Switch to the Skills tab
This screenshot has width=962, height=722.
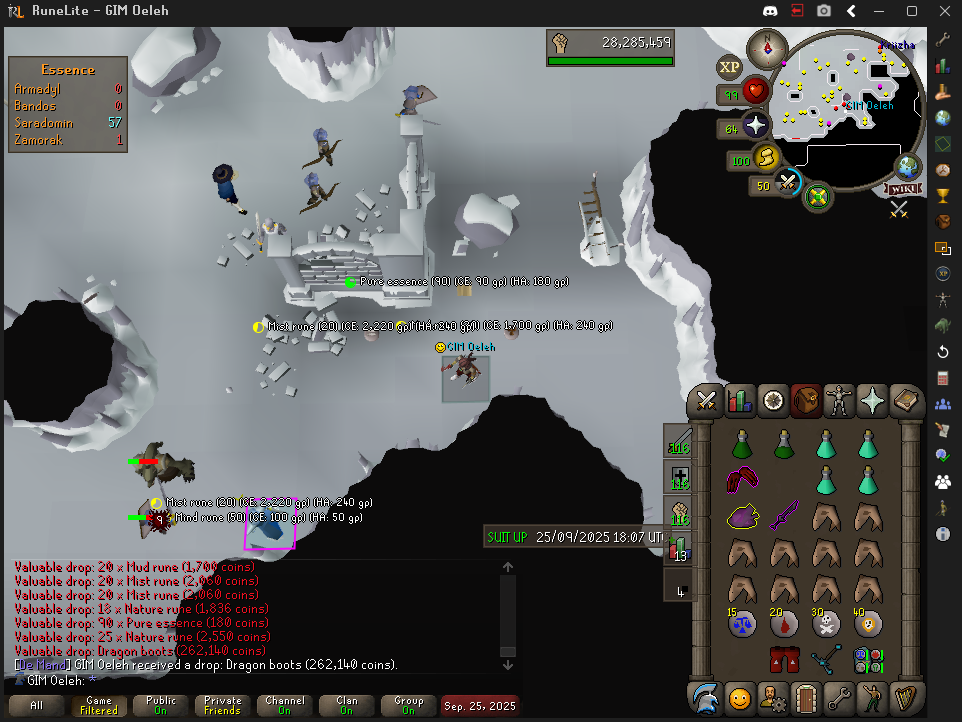click(x=740, y=401)
